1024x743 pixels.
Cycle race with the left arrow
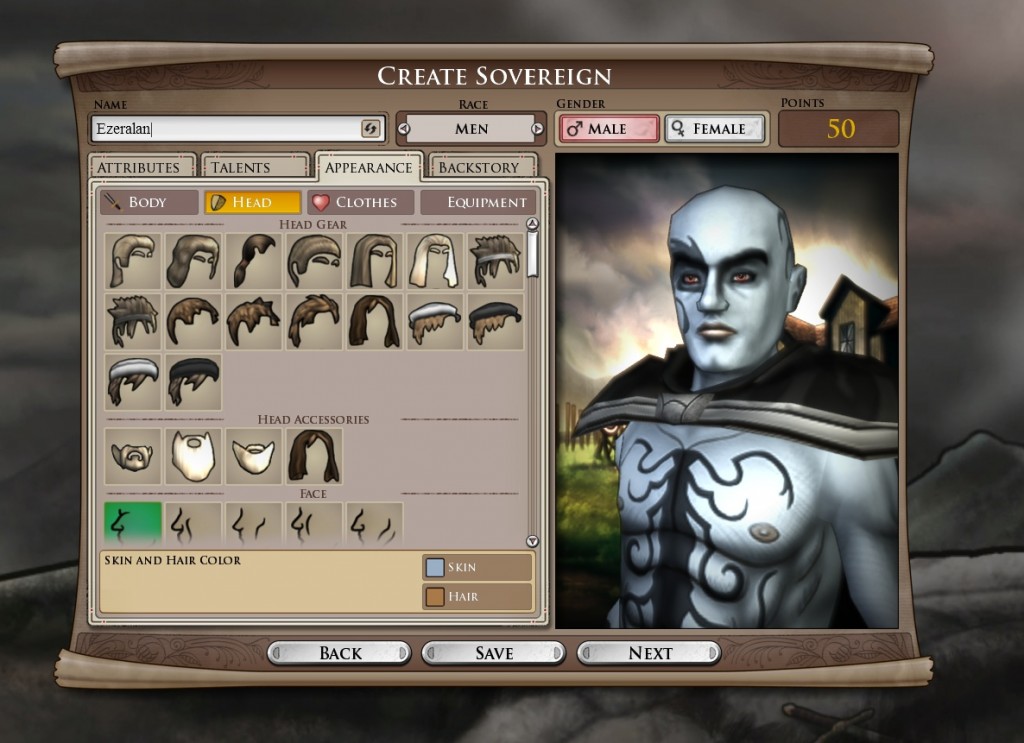[404, 129]
